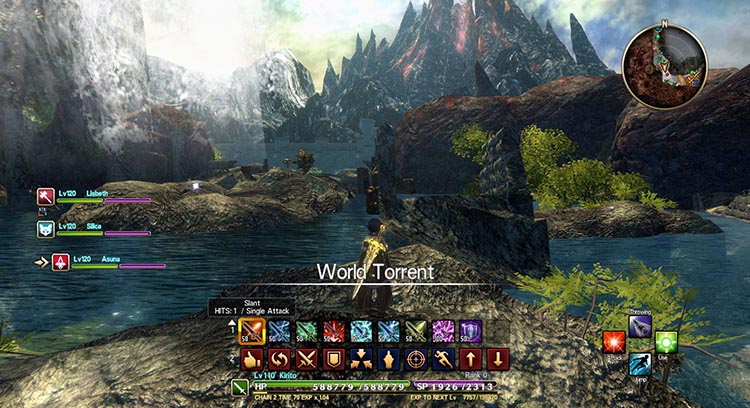This screenshot has height=408, width=750.
Task: Choose the circular arrows switch command
Action: 278,358
